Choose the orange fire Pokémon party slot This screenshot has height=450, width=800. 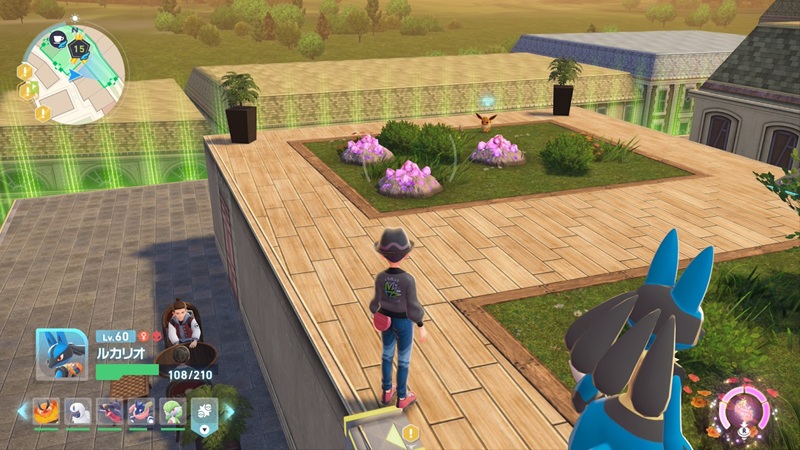(x=47, y=411)
